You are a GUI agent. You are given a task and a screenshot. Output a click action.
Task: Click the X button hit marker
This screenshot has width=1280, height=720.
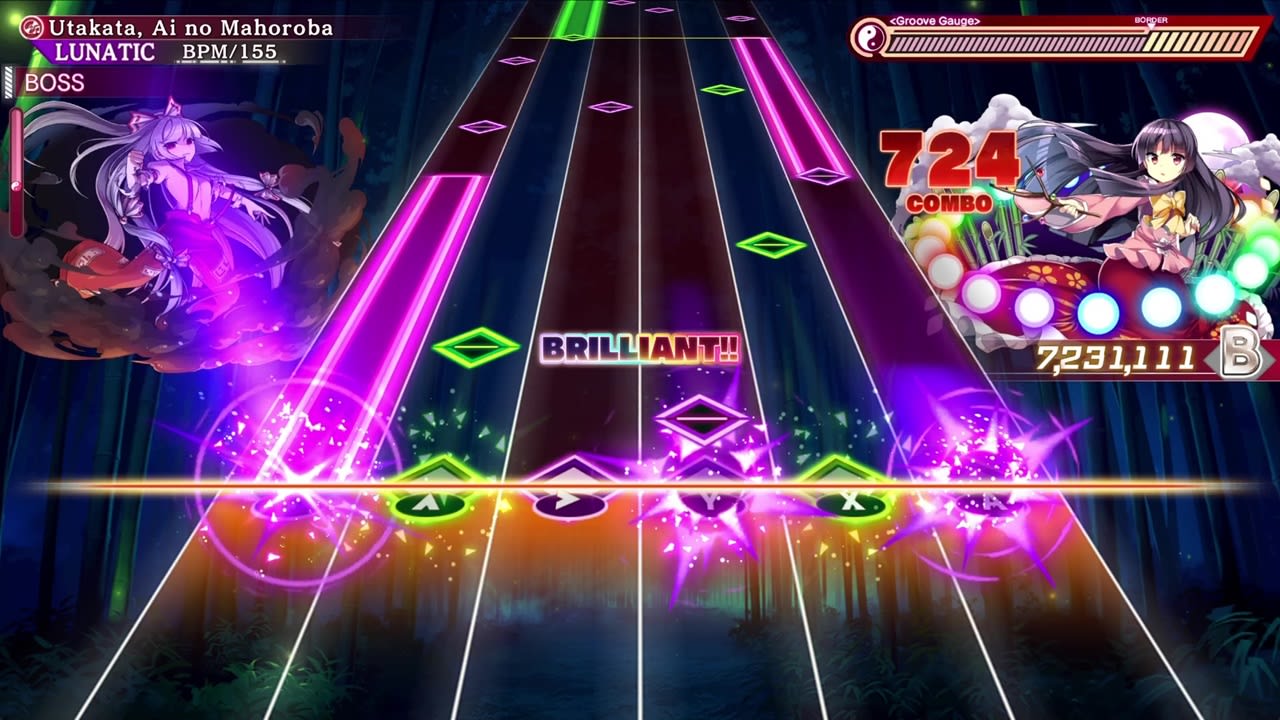pyautogui.click(x=851, y=503)
